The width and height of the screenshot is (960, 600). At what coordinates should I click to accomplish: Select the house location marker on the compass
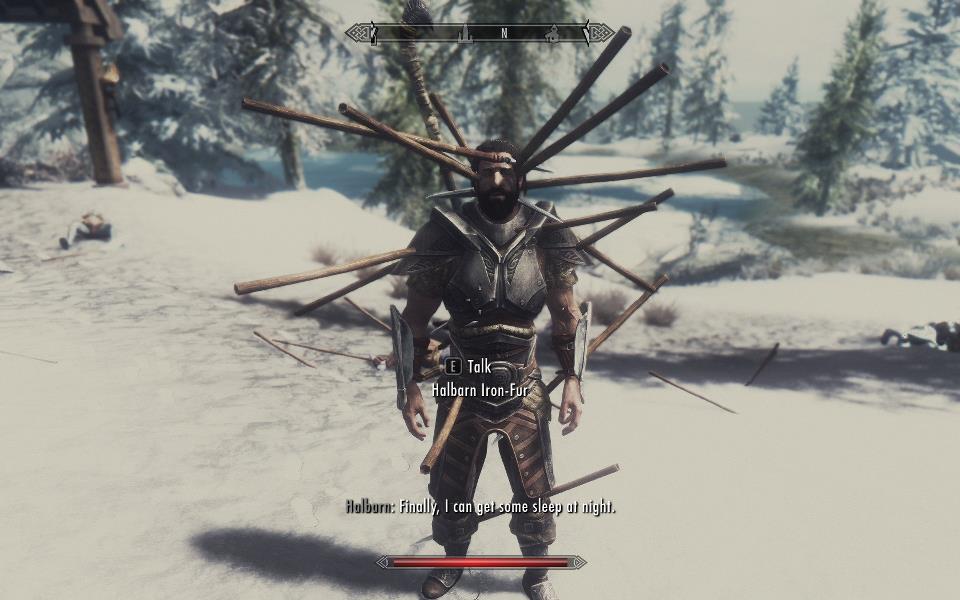tap(552, 34)
